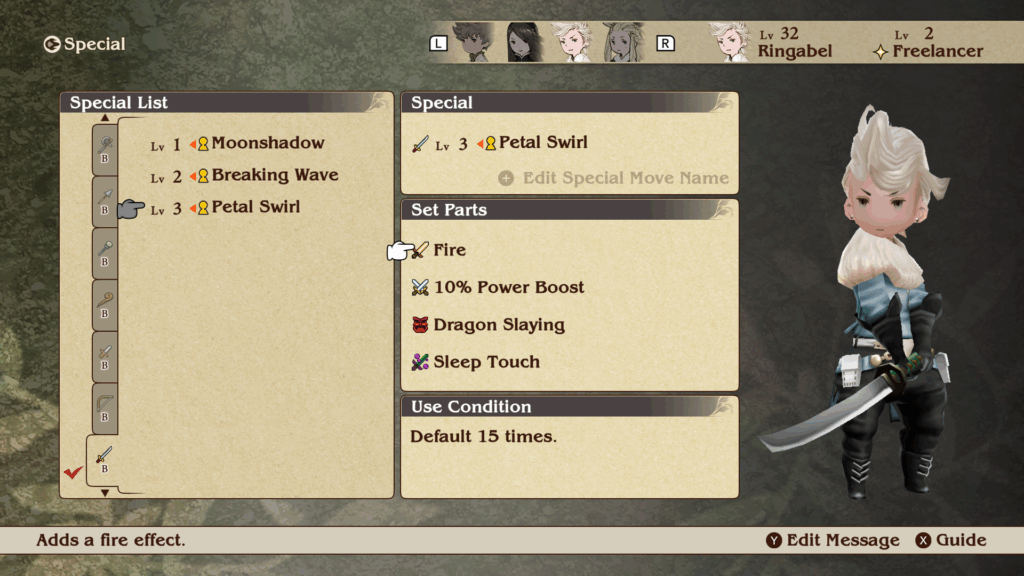Pick the Petal Swirl entry in Special List

pos(255,208)
